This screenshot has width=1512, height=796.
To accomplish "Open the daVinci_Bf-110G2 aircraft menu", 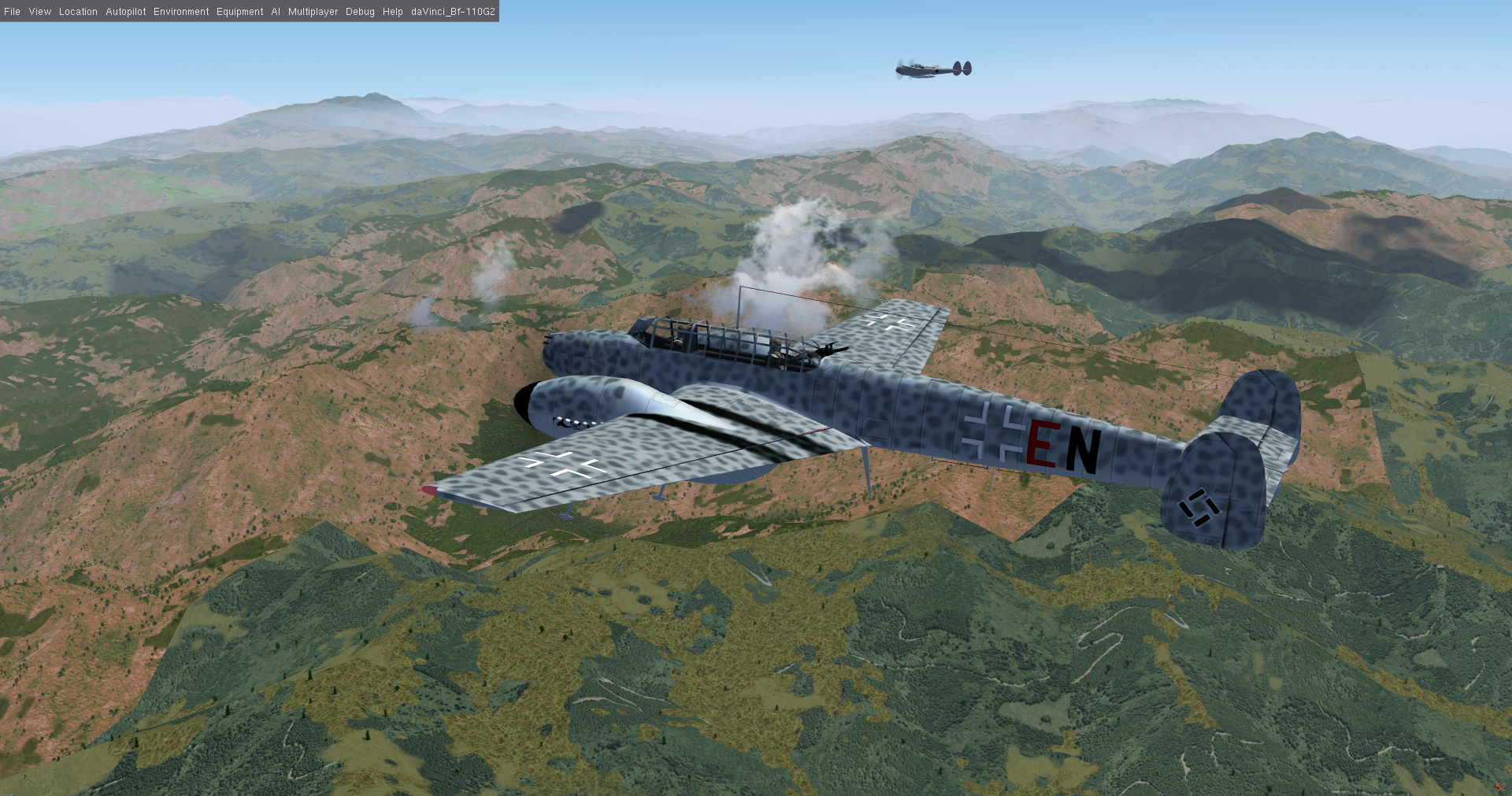I will coord(453,12).
